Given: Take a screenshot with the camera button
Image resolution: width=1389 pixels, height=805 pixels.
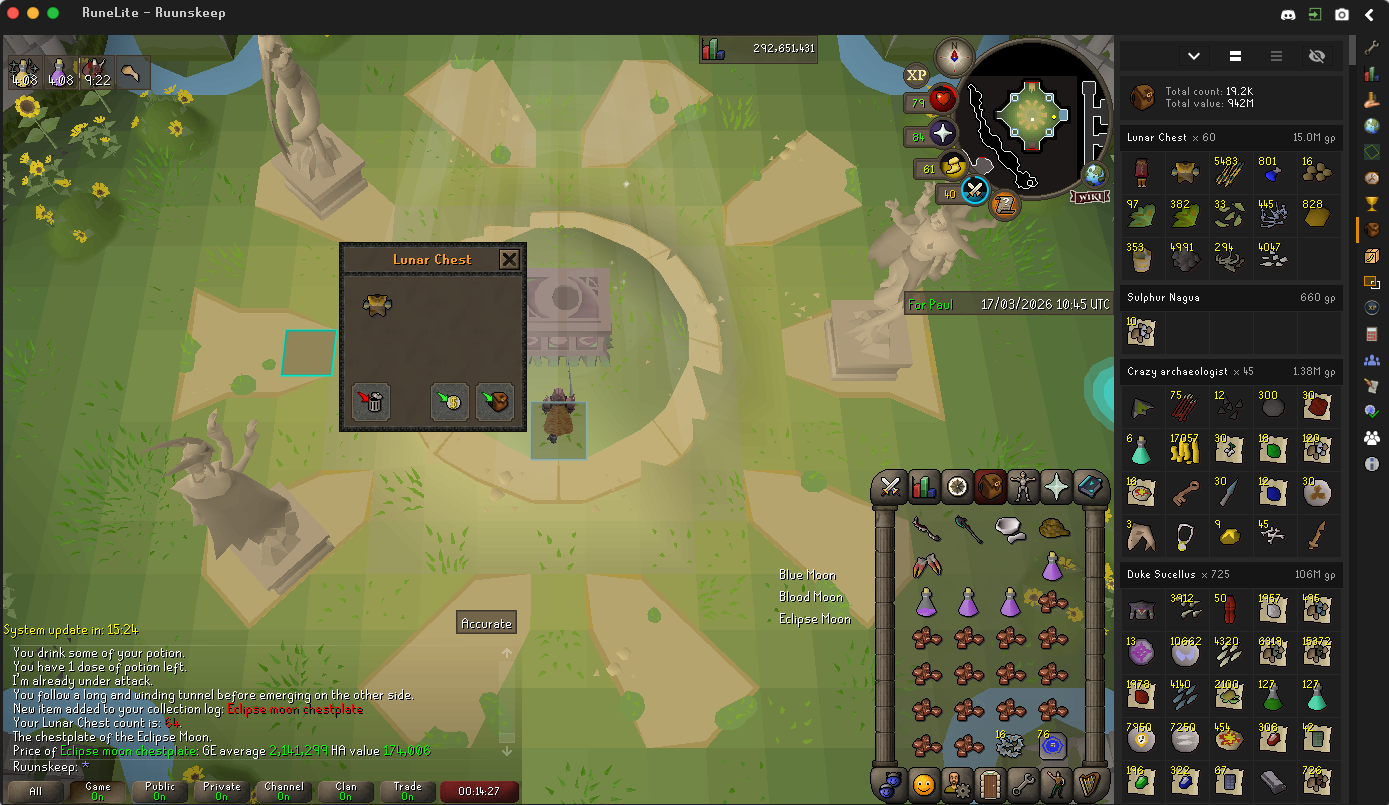Looking at the screenshot, I should [x=1342, y=15].
